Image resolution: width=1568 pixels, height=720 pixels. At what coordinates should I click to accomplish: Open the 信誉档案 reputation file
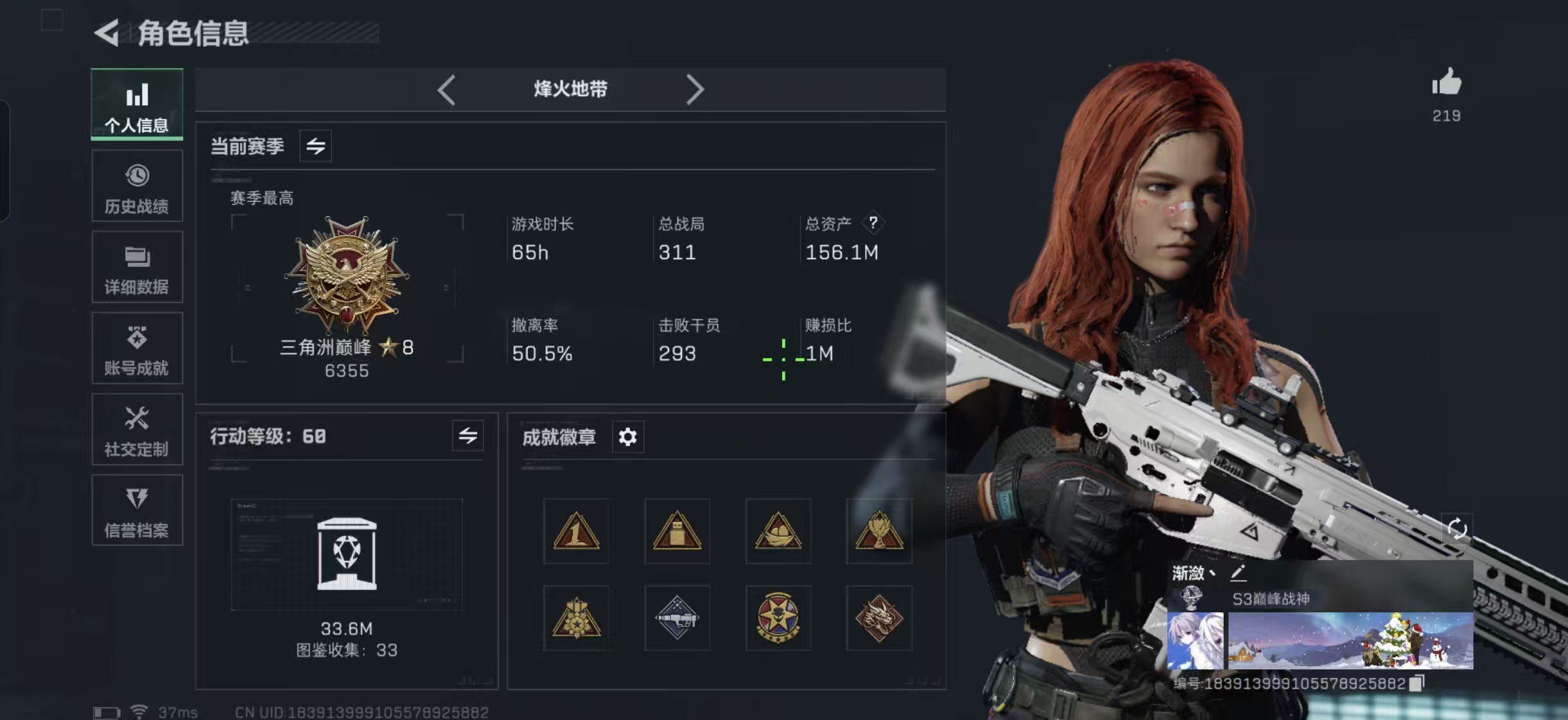(x=137, y=510)
